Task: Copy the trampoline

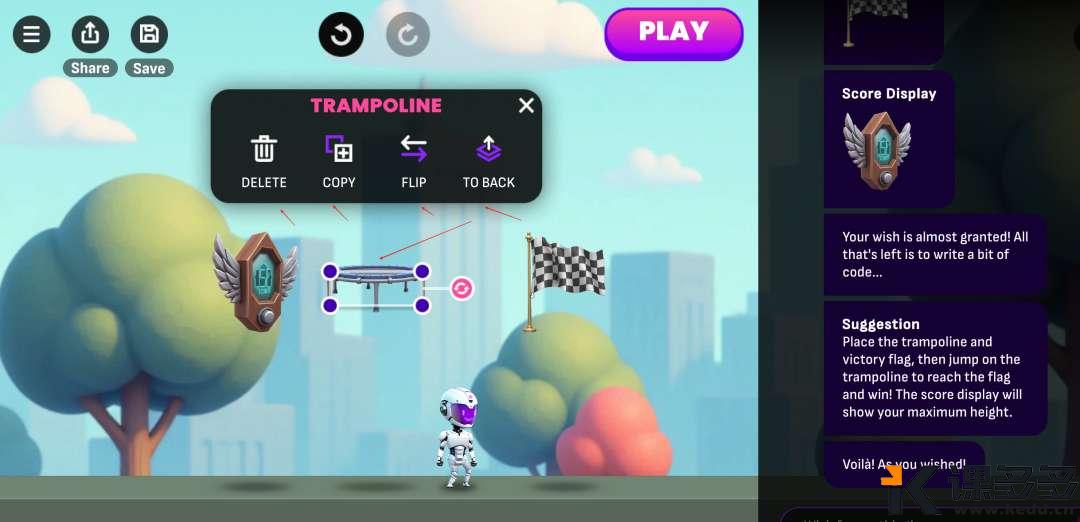Action: 339,160
